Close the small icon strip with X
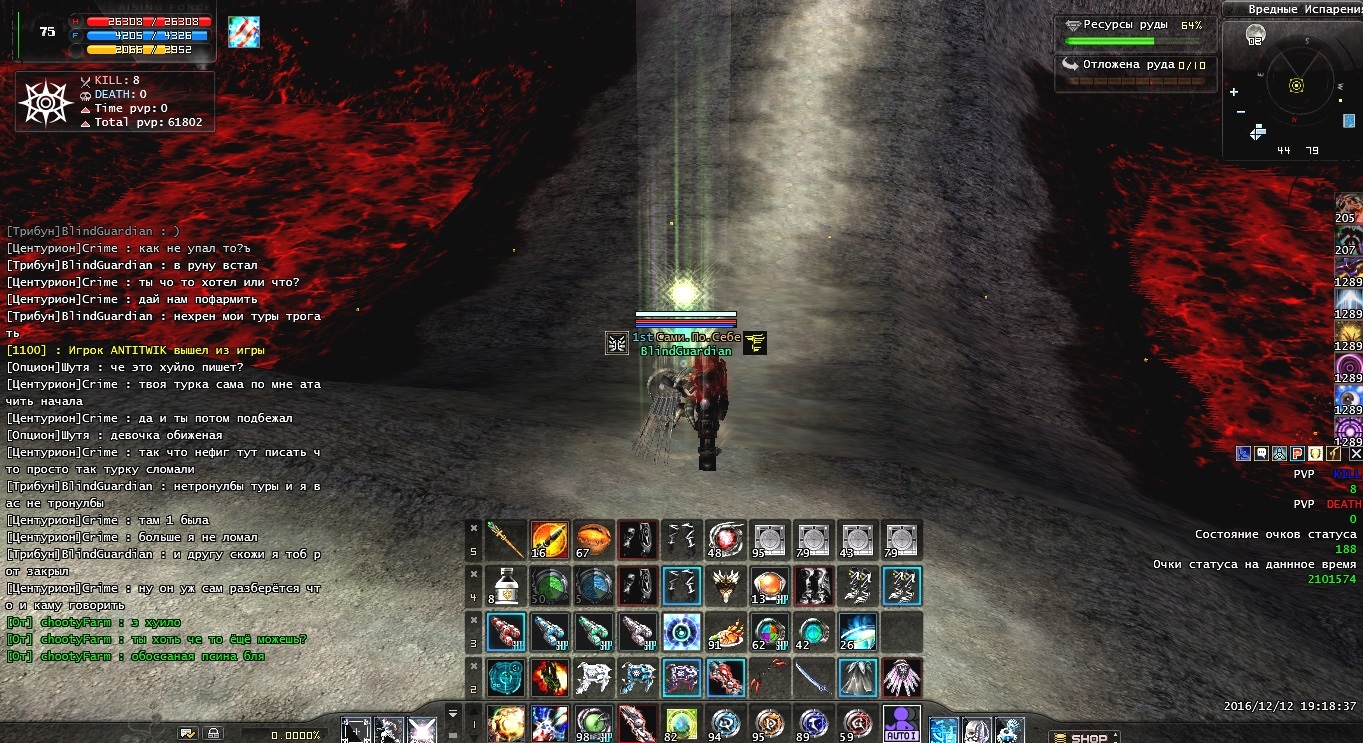The width and height of the screenshot is (1363, 743). (x=1356, y=454)
